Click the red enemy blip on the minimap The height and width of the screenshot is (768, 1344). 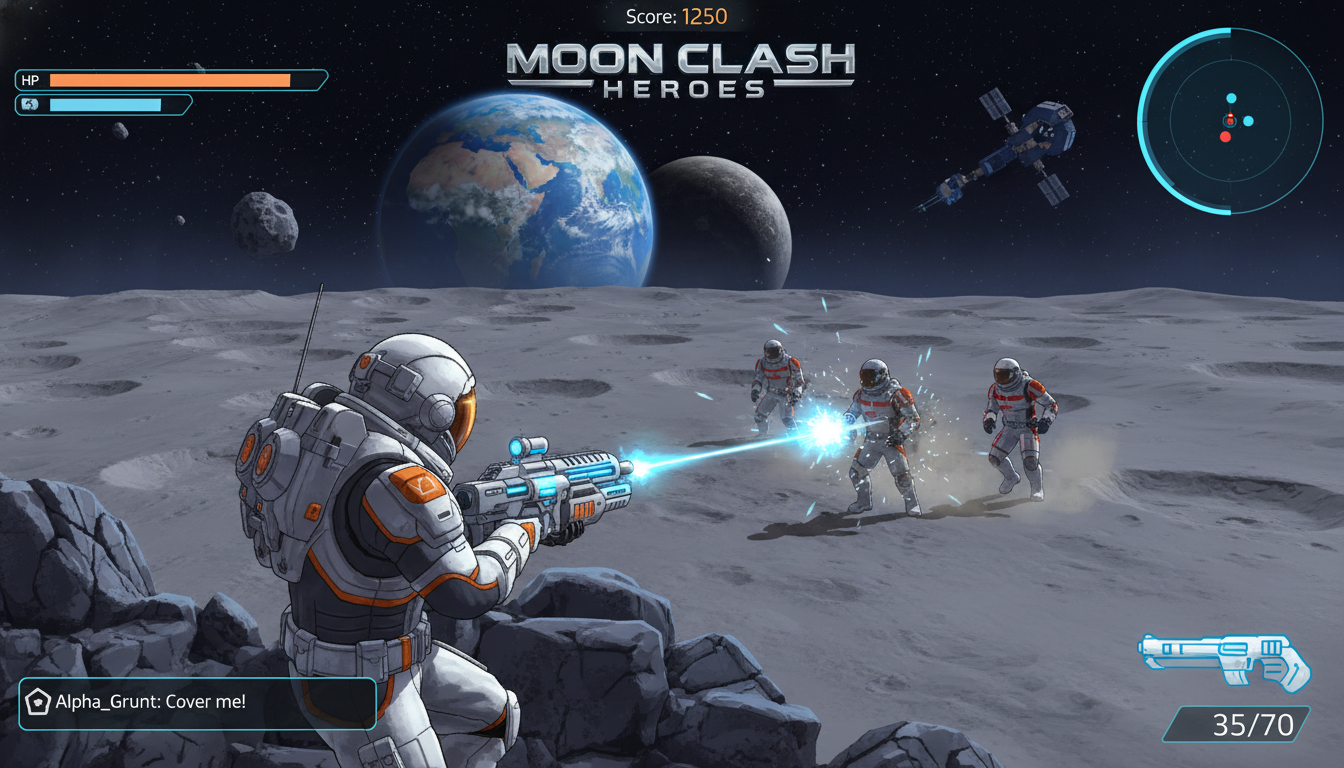[x=1226, y=137]
